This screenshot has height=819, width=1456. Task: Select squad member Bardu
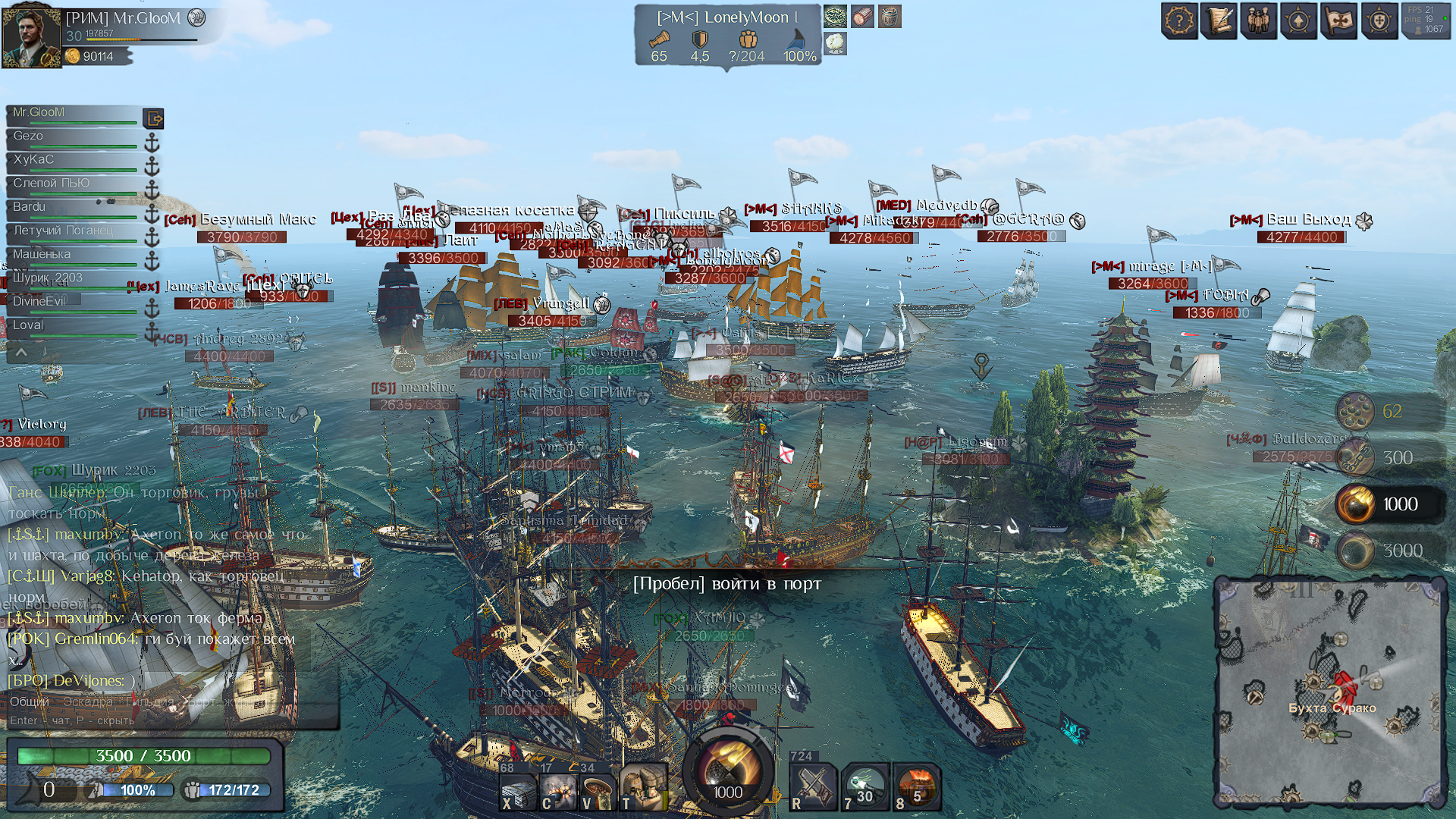72,208
